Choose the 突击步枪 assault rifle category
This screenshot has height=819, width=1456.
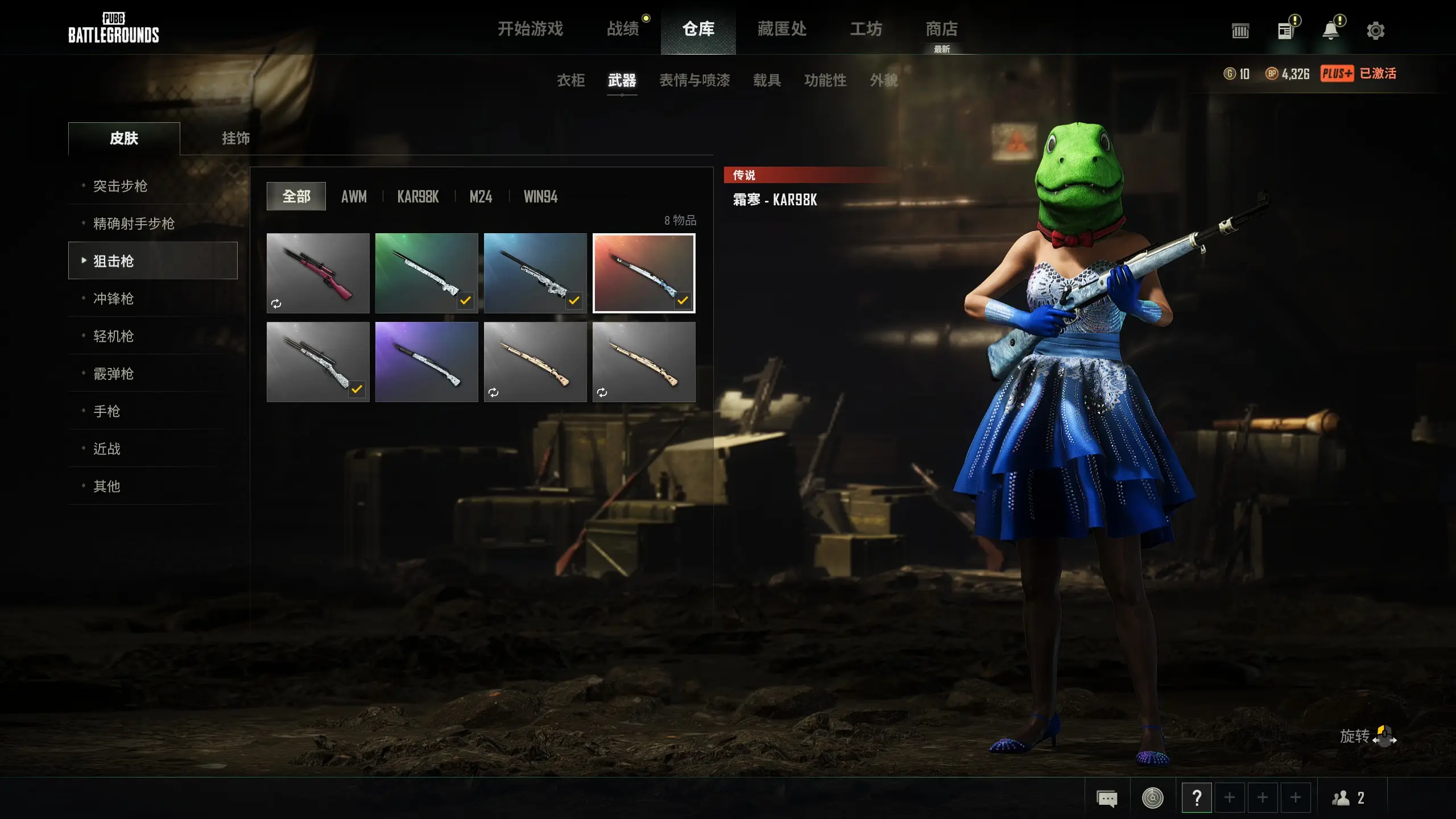[120, 186]
